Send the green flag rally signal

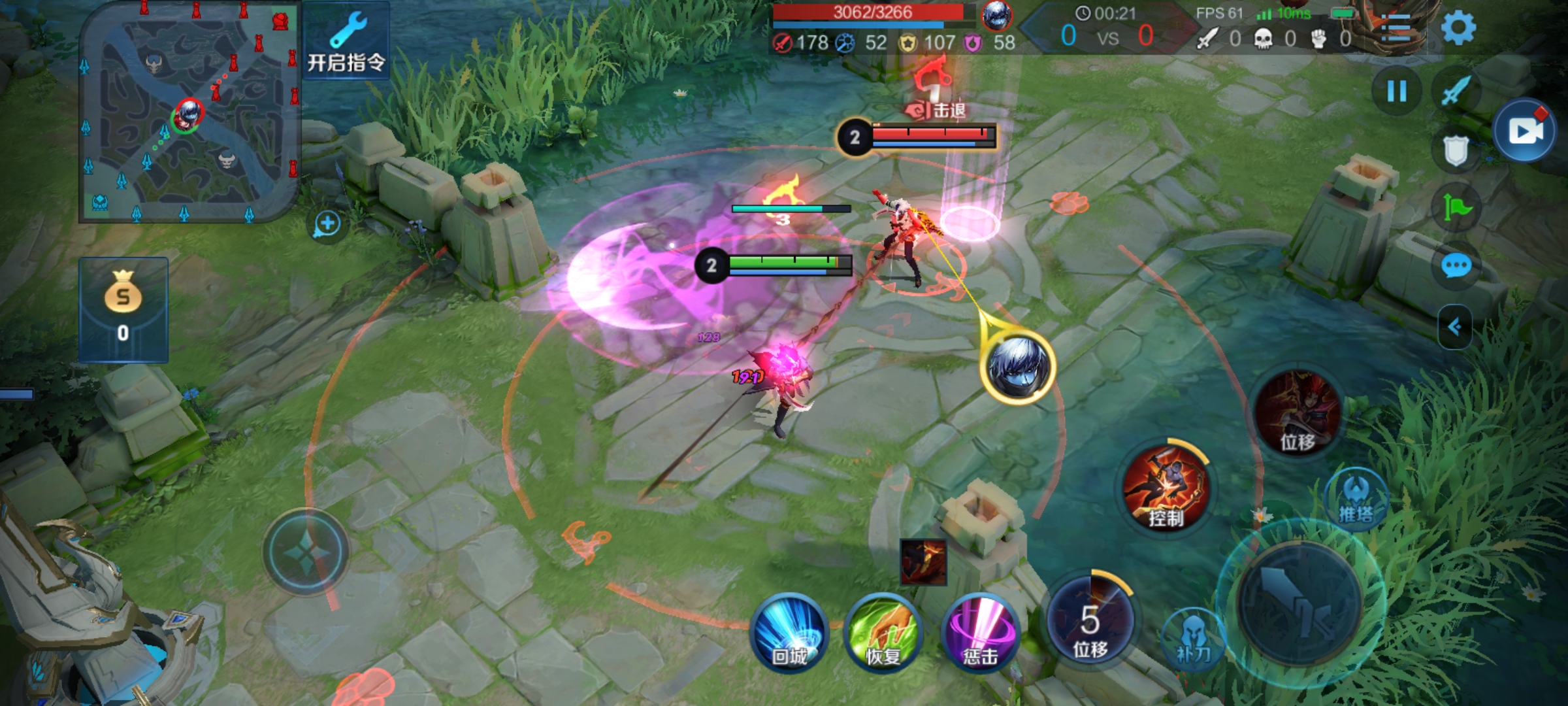click(x=1456, y=209)
